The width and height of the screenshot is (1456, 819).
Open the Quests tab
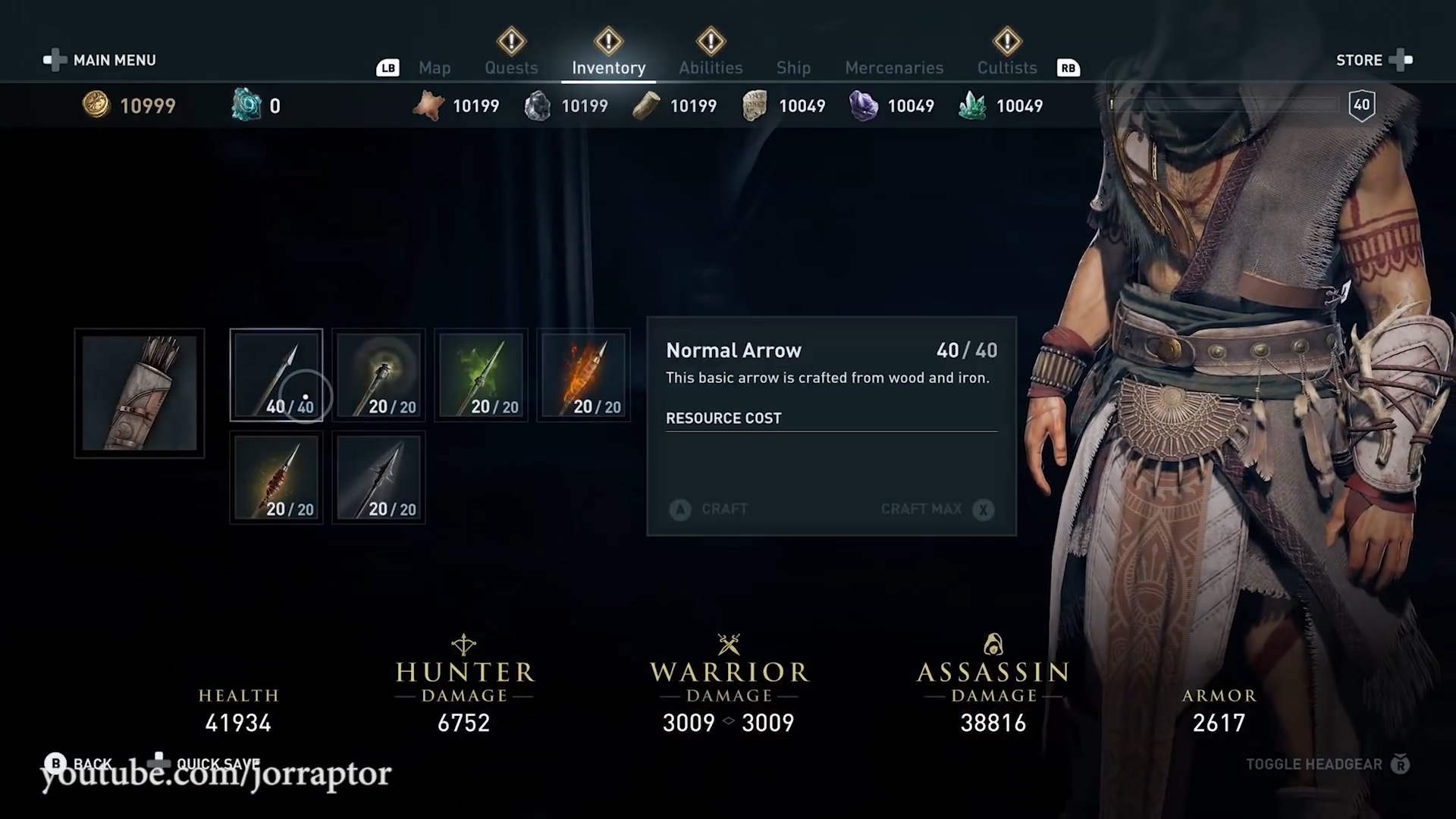511,68
